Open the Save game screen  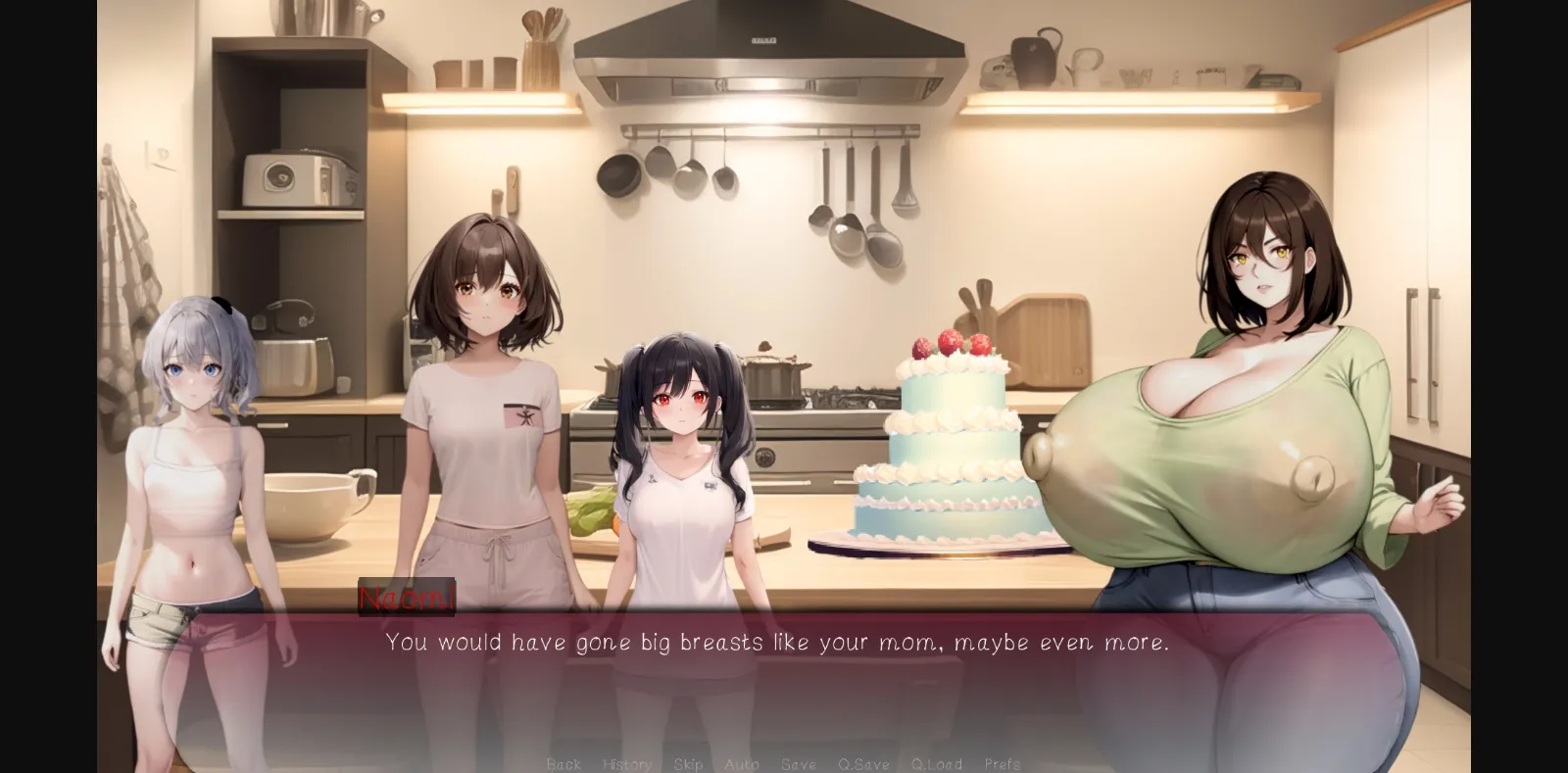[x=799, y=763]
